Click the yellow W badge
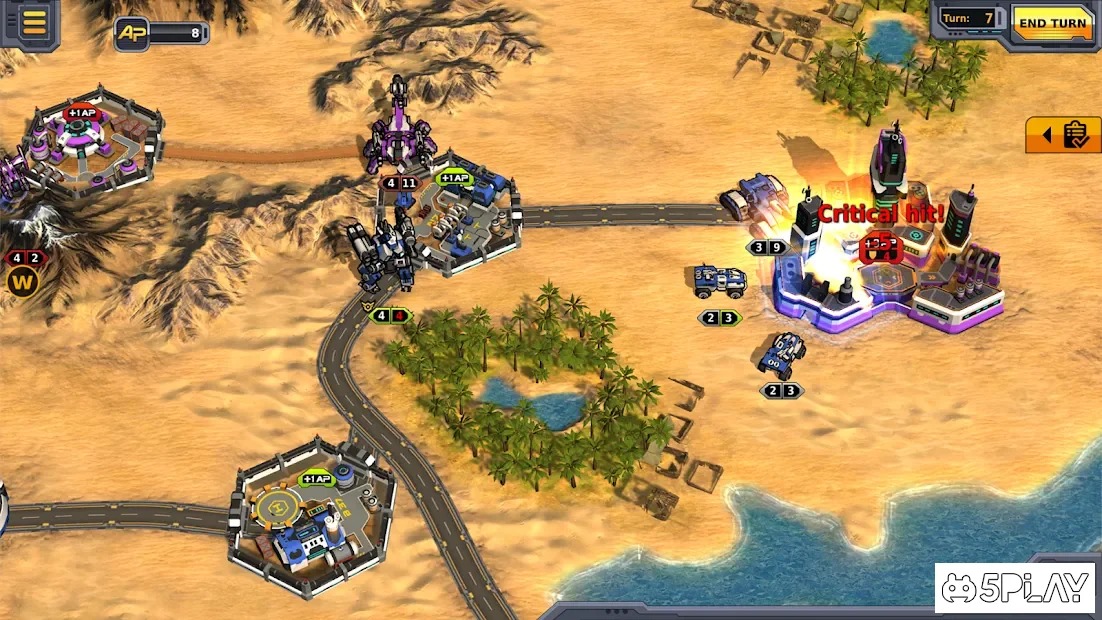The height and width of the screenshot is (620, 1102). click(x=21, y=282)
